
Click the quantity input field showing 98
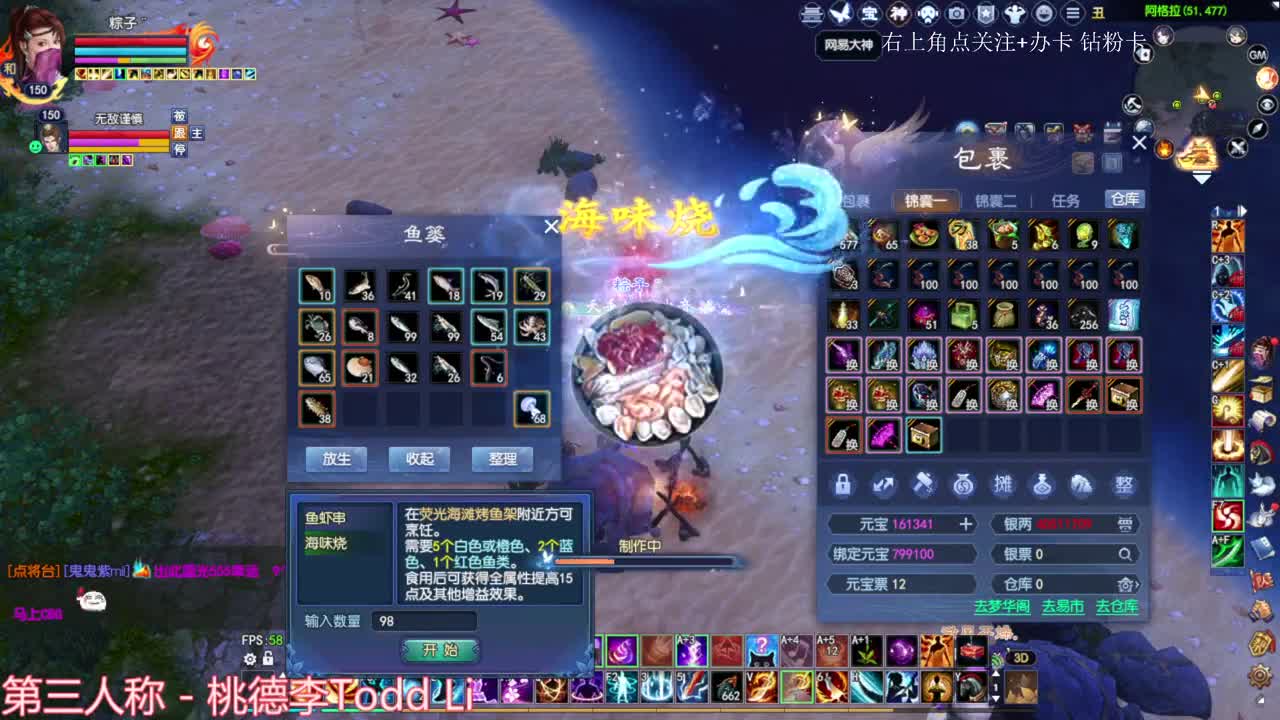(425, 622)
